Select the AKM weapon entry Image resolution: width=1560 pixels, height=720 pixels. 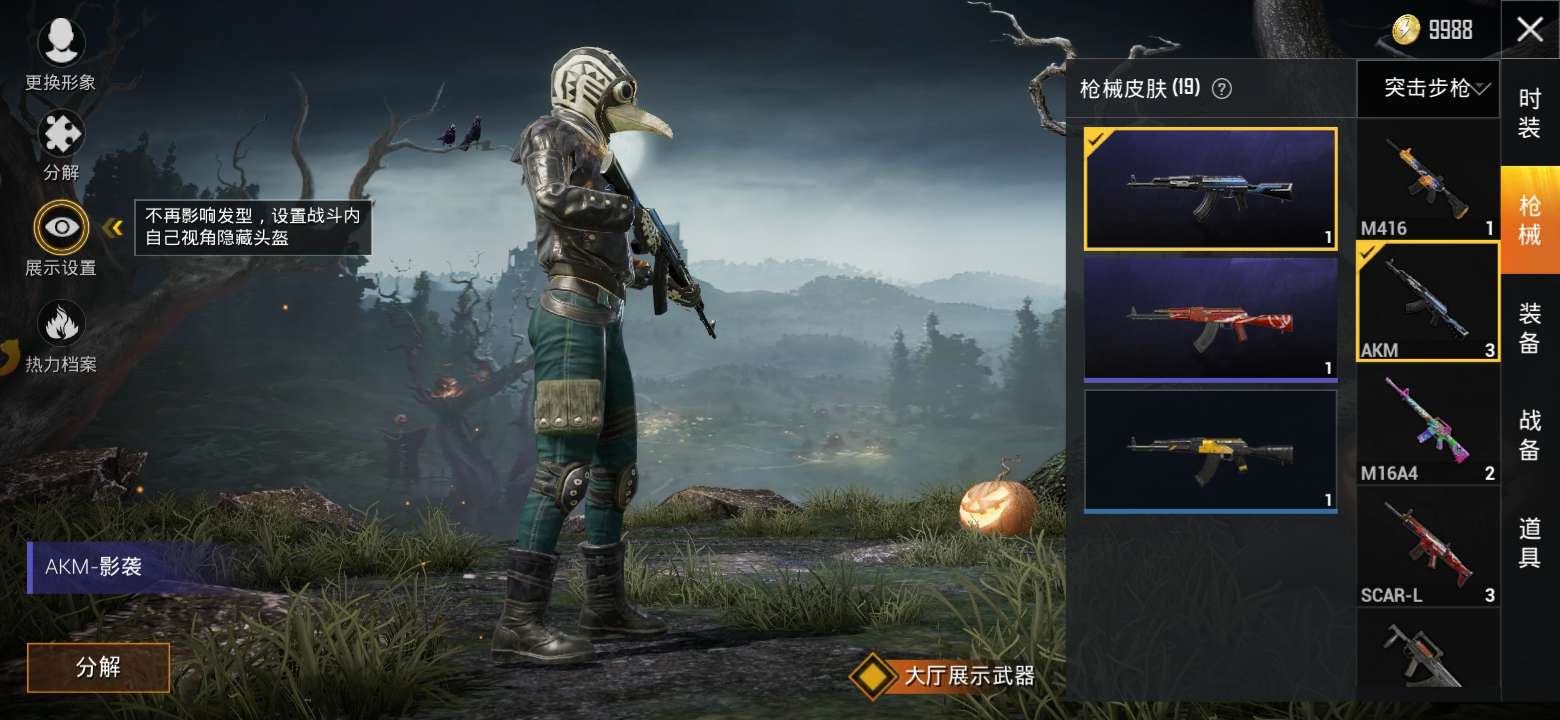(x=1427, y=302)
